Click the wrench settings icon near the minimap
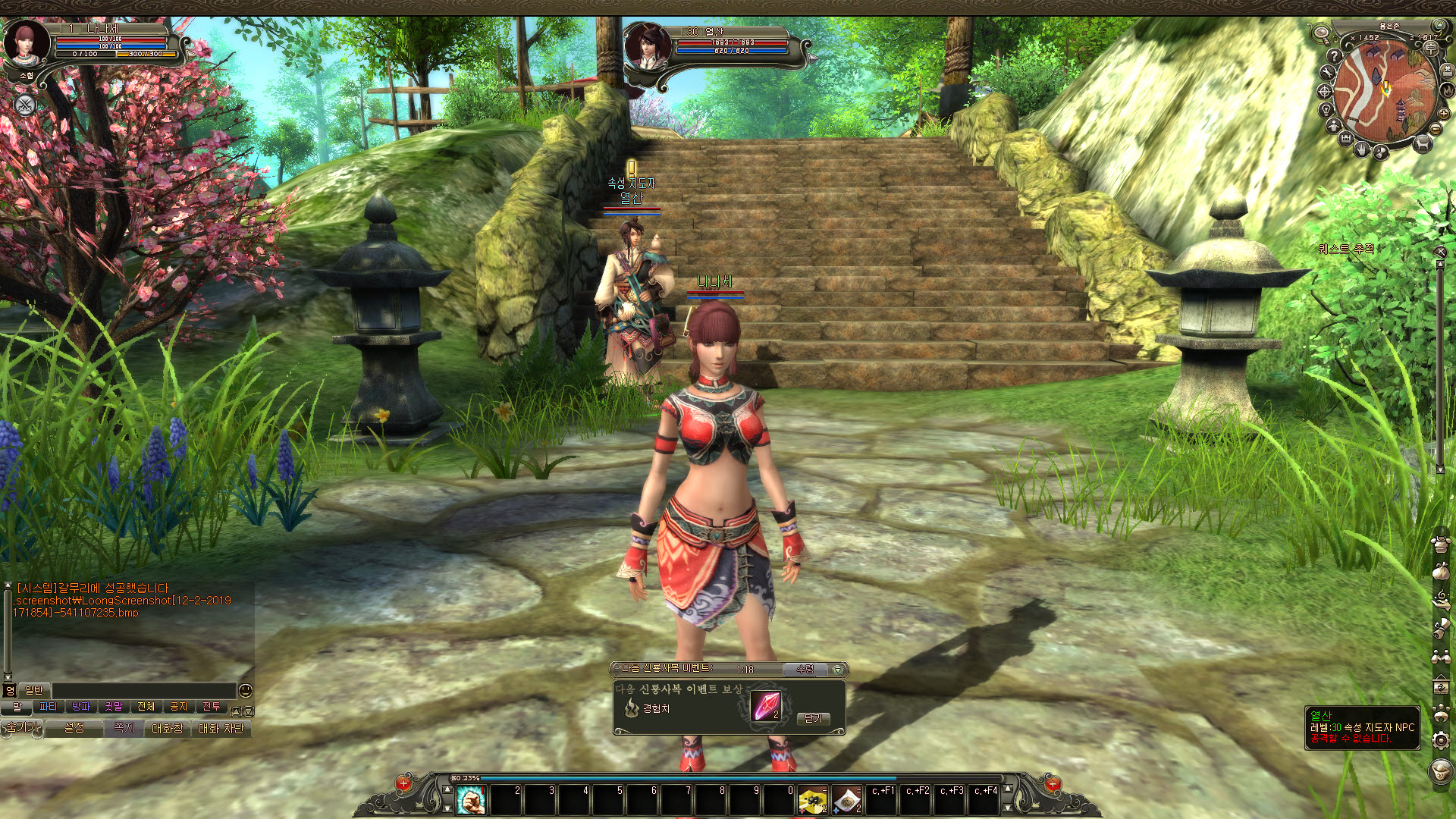This screenshot has width=1456, height=819. [x=1327, y=73]
